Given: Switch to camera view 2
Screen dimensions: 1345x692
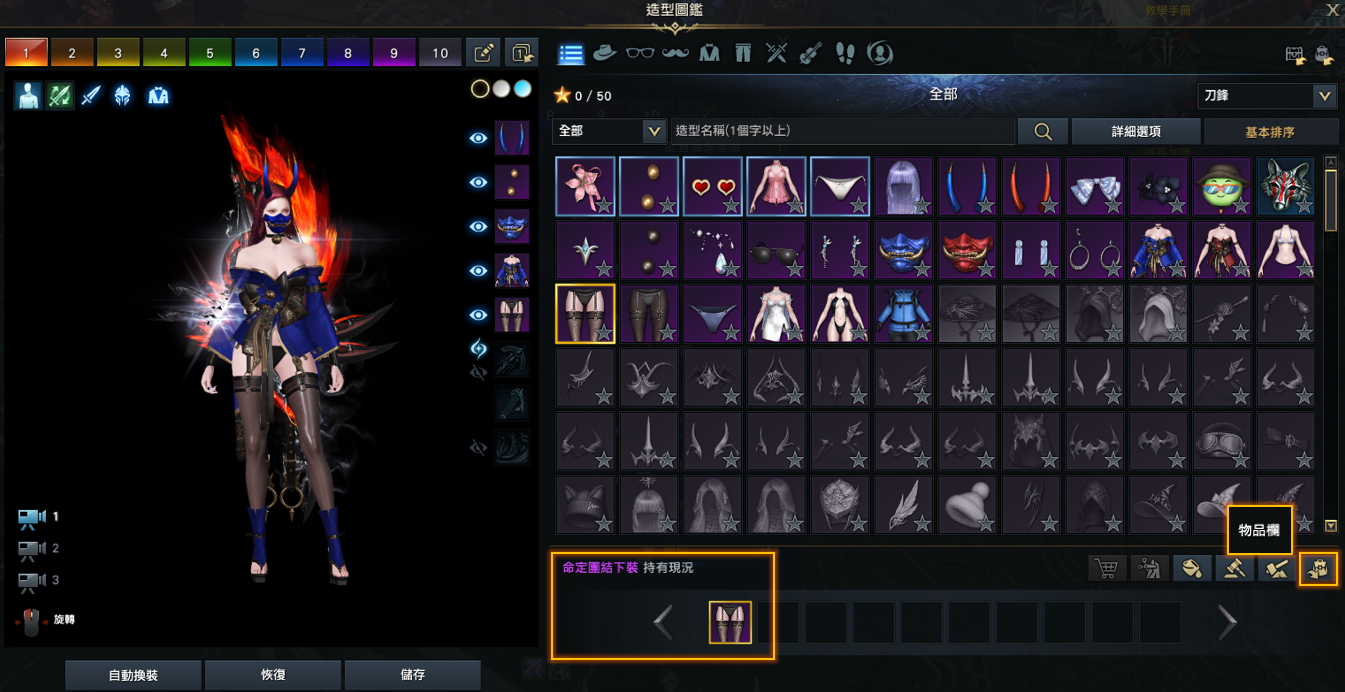Looking at the screenshot, I should point(33,549).
